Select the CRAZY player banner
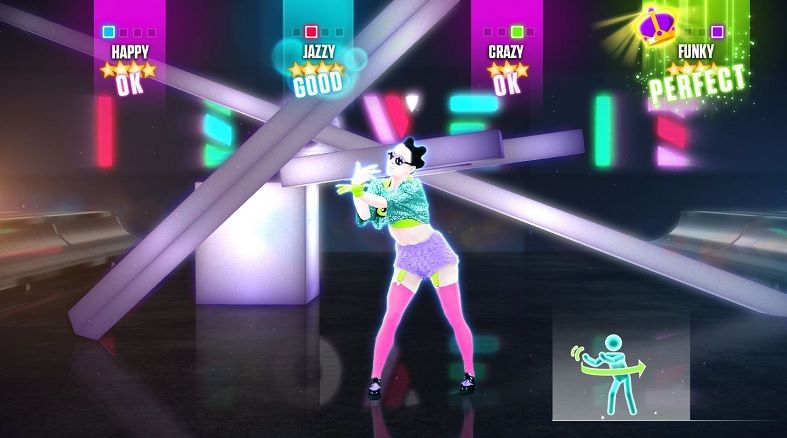Viewport: 787px width, 438px height. click(506, 51)
